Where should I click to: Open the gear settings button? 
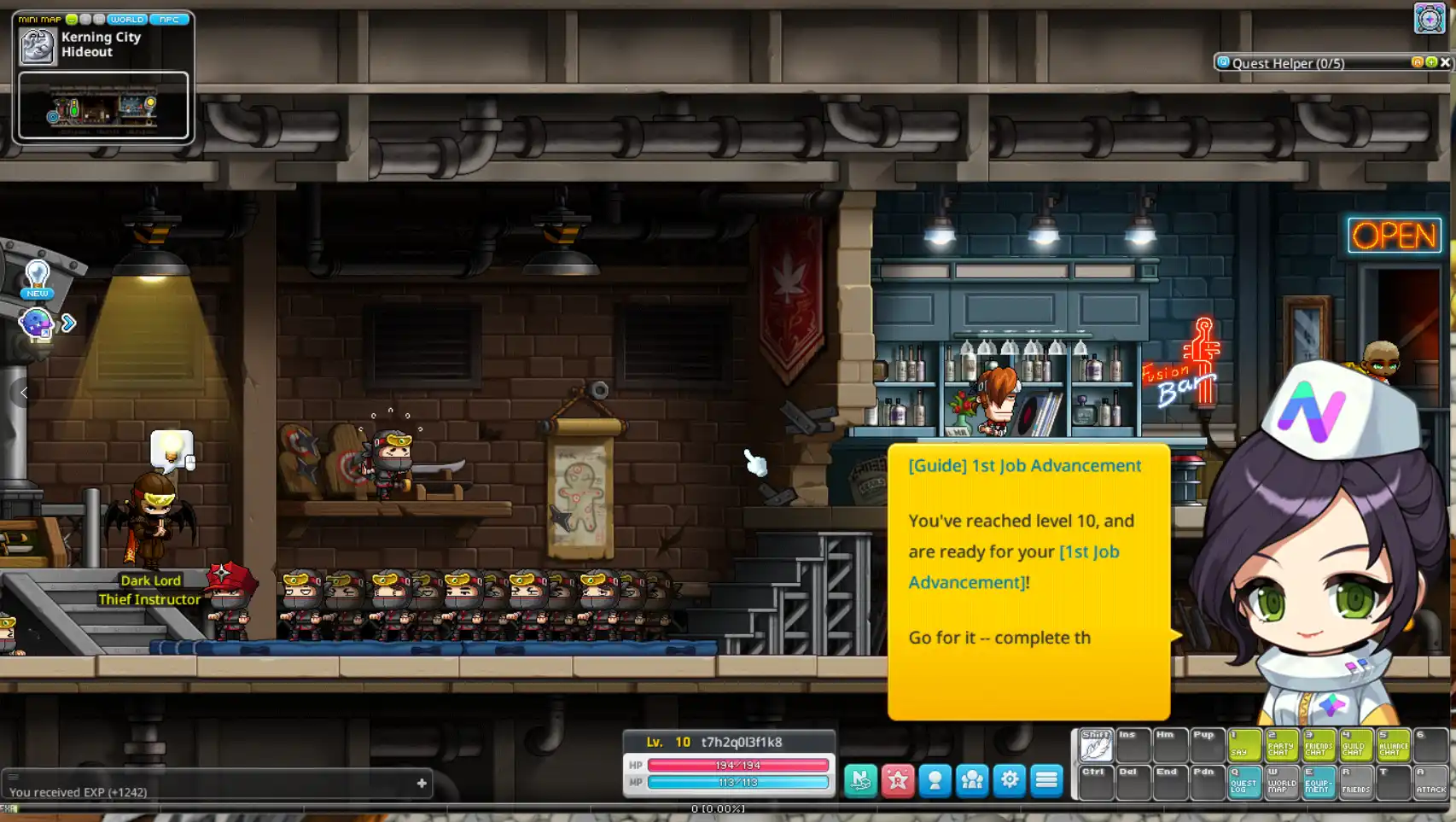[1010, 779]
